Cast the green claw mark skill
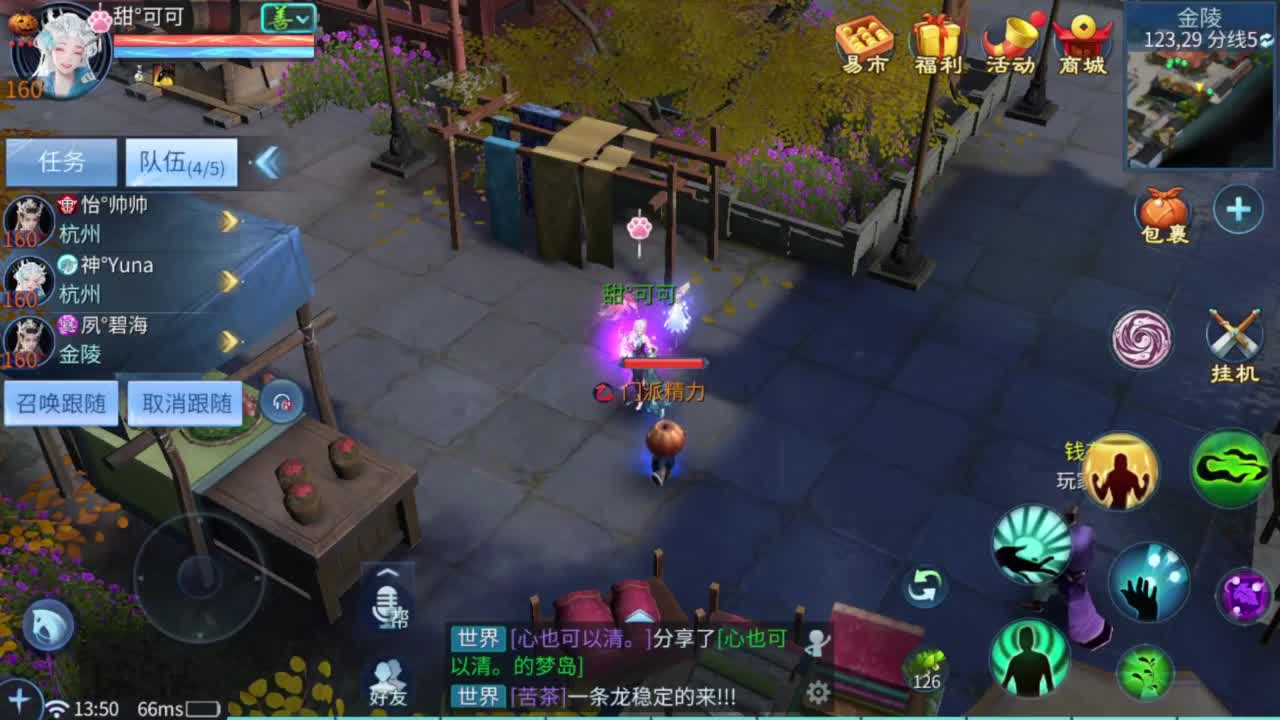The width and height of the screenshot is (1280, 720). pyautogui.click(x=1228, y=467)
